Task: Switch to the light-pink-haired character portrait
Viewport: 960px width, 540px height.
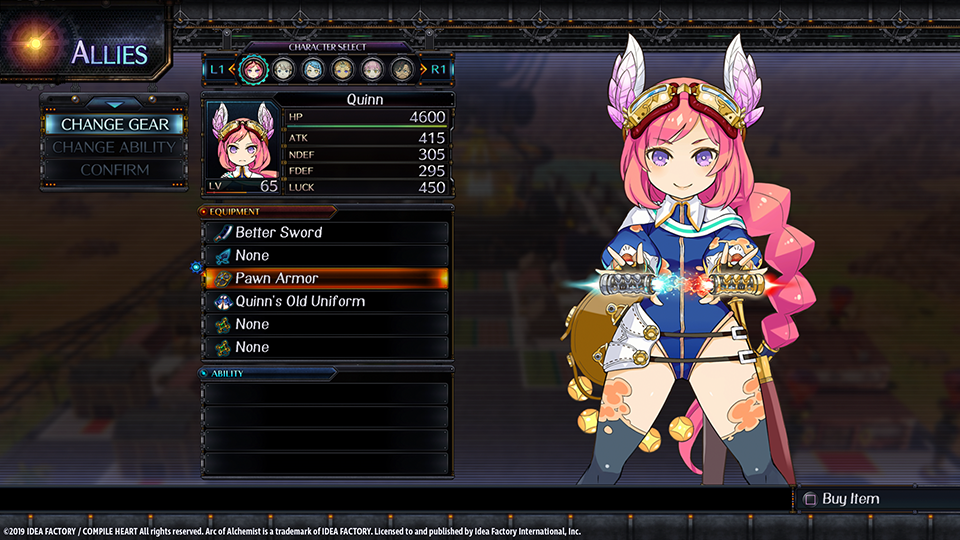Action: (x=372, y=69)
